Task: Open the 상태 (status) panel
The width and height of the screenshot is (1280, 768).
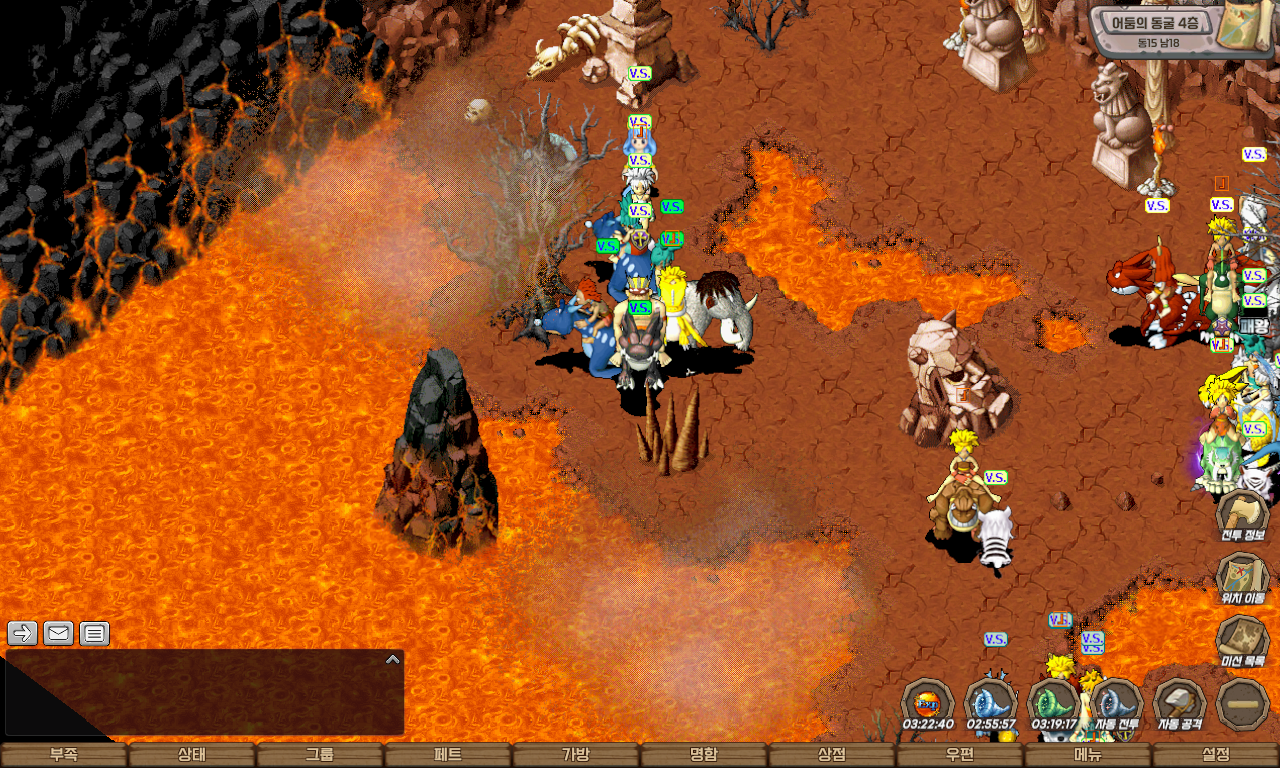Action: pos(192,755)
